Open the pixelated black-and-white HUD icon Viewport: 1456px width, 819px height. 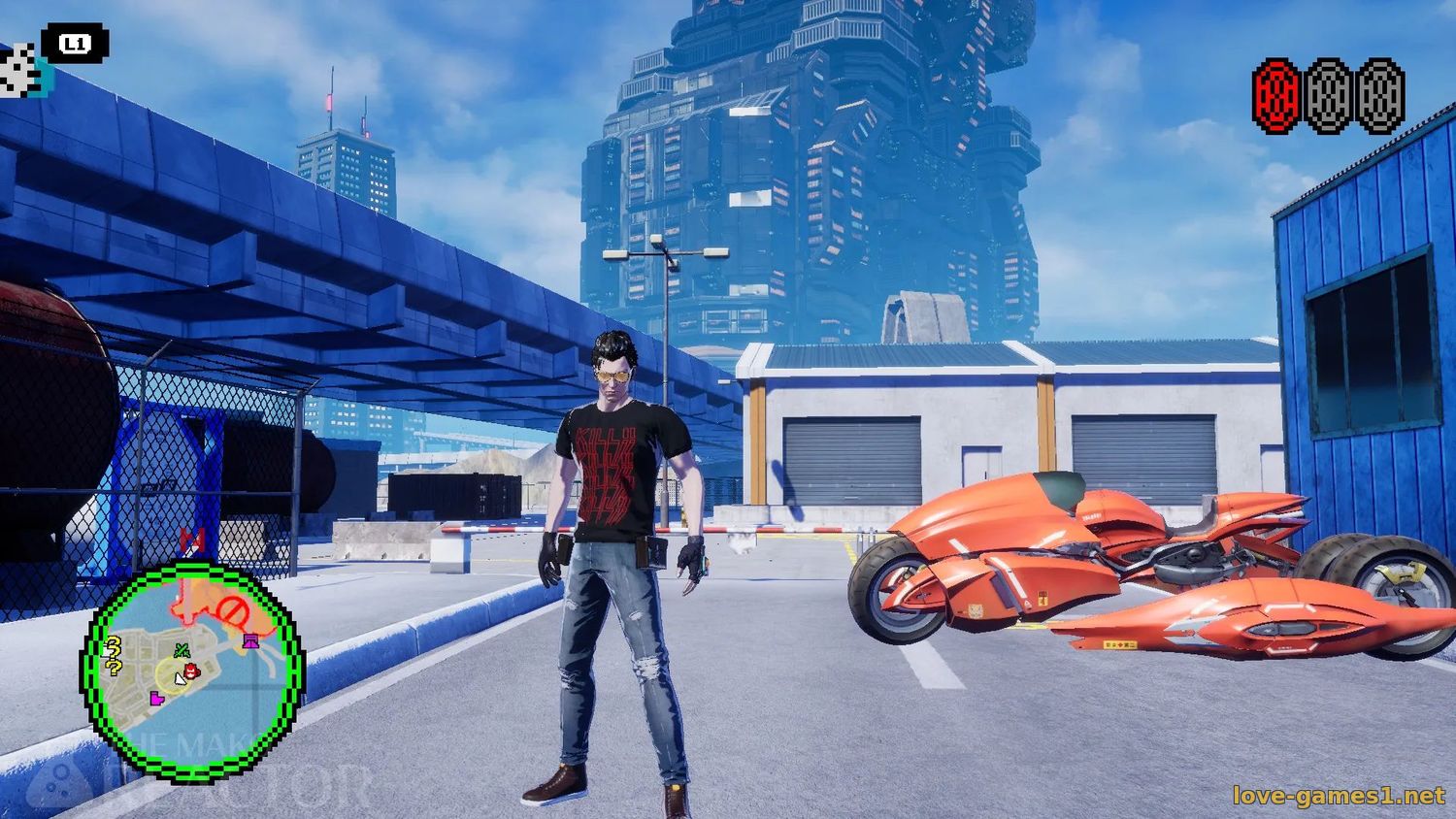click(19, 71)
